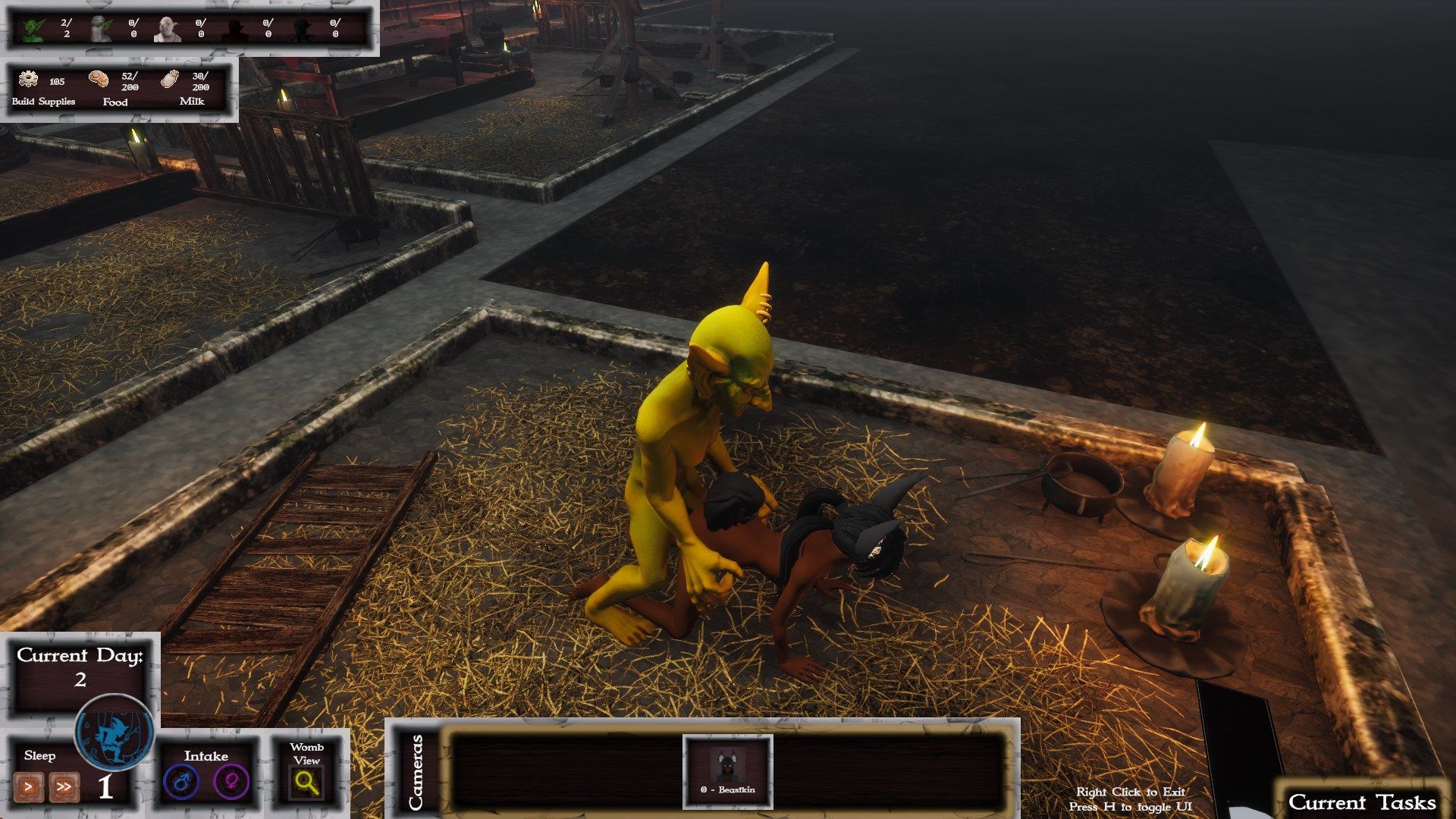The width and height of the screenshot is (1456, 819).
Task: Open the Current Tasks panel
Action: coord(1361,802)
